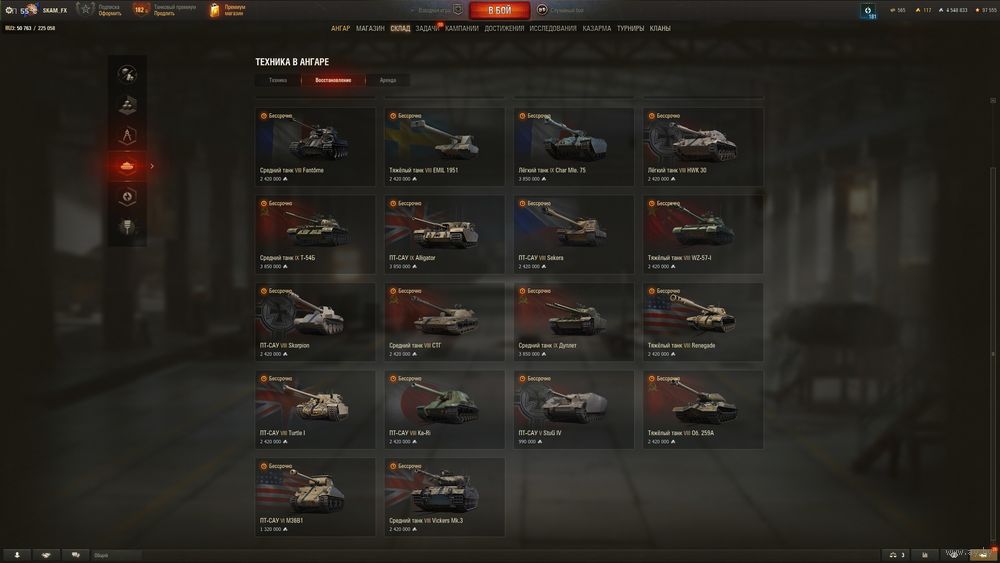
Task: Open the КАМПАНИИ menu
Action: (462, 28)
